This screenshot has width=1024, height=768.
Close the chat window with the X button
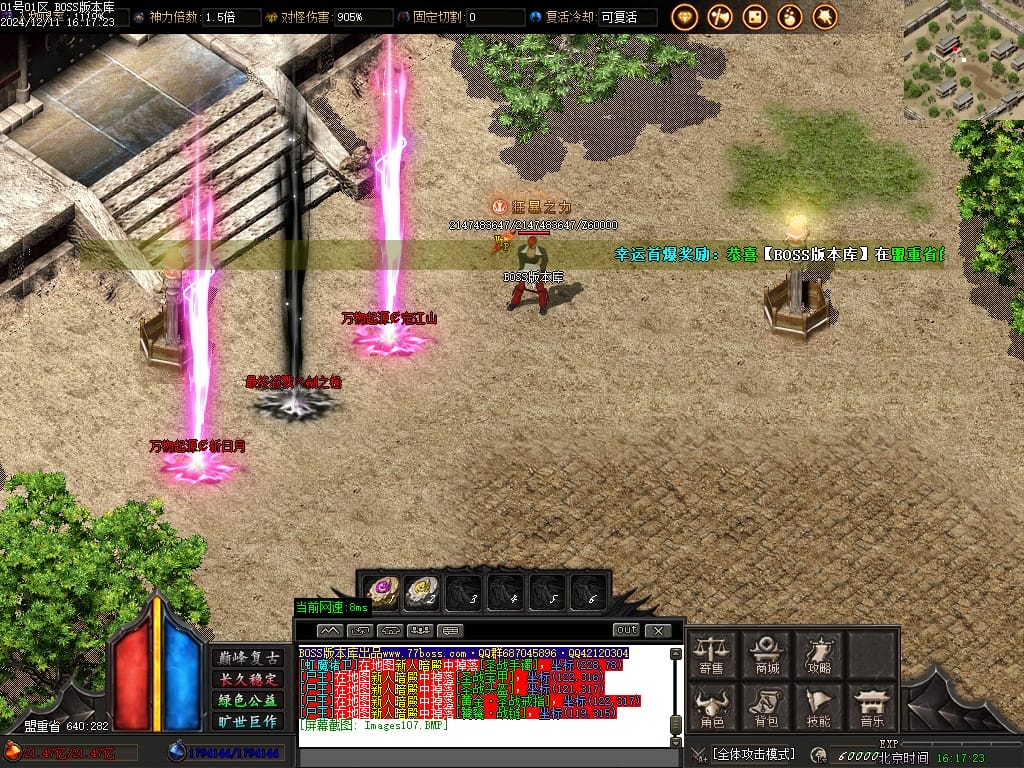[x=657, y=630]
